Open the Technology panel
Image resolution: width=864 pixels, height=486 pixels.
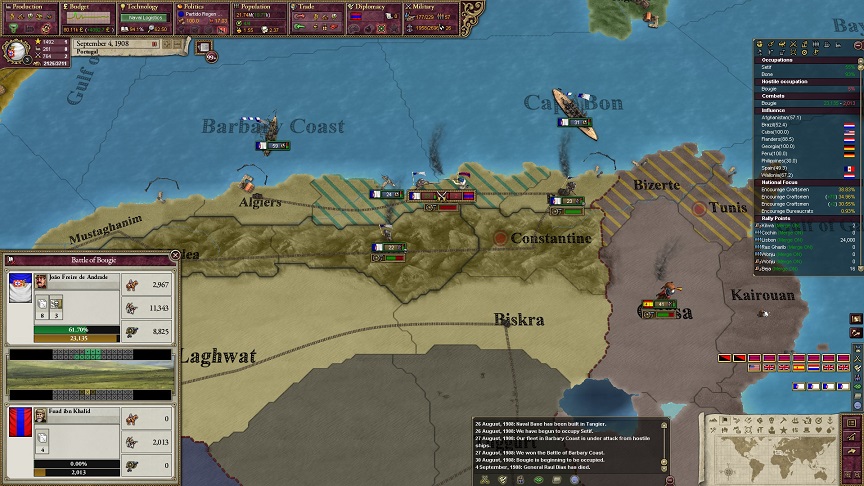click(146, 6)
